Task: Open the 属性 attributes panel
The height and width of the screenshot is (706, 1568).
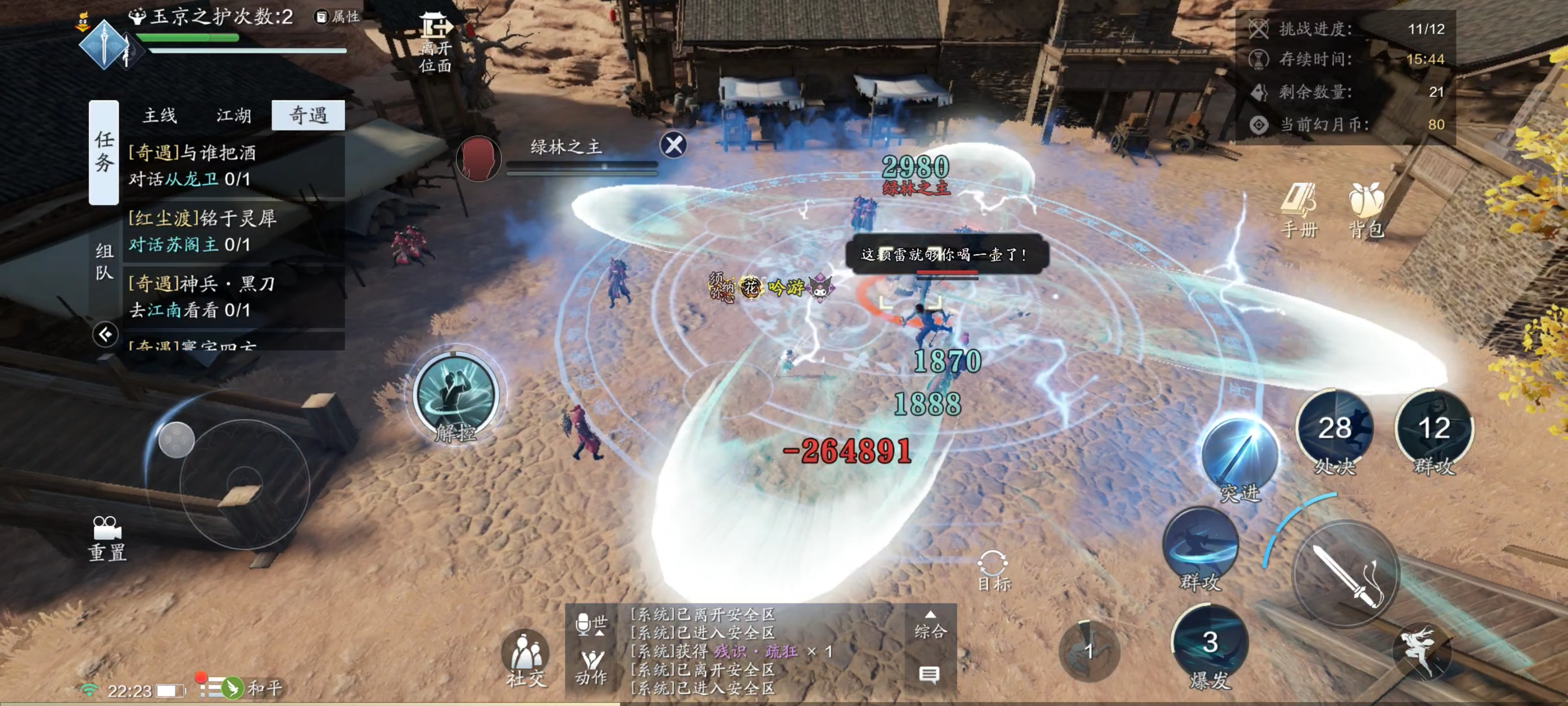Action: (x=337, y=16)
